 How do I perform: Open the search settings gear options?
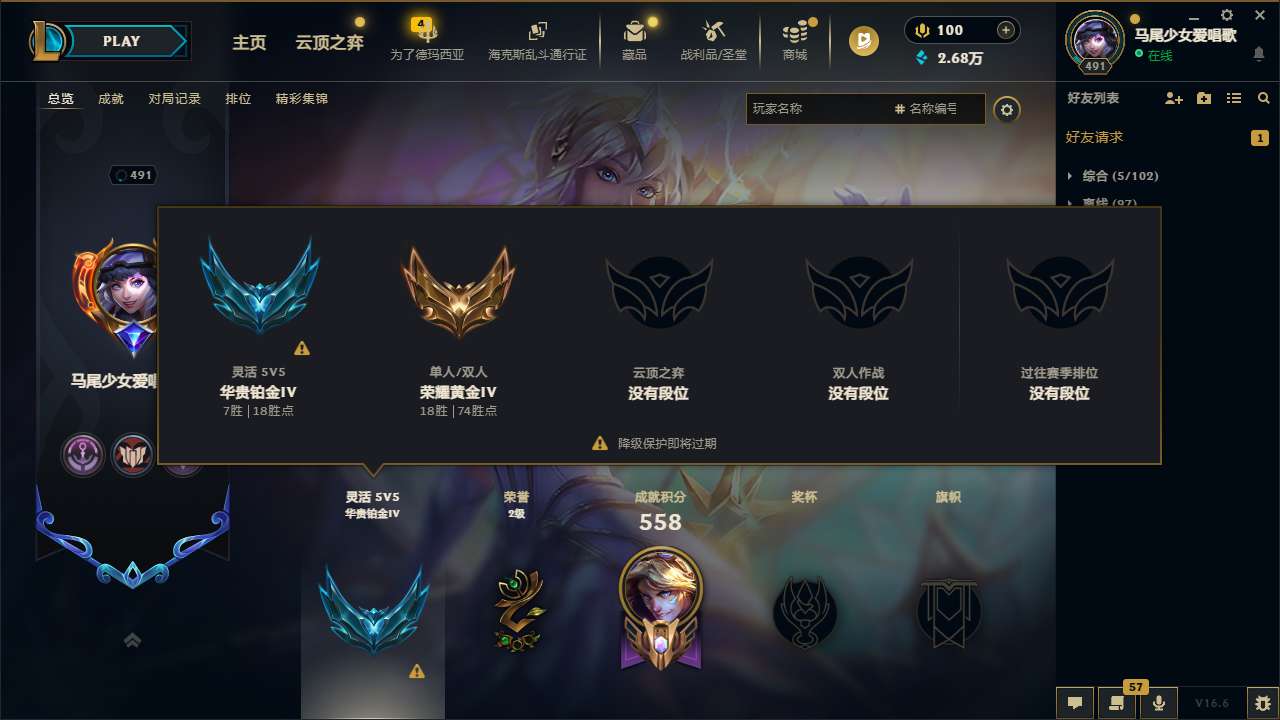(x=1008, y=110)
